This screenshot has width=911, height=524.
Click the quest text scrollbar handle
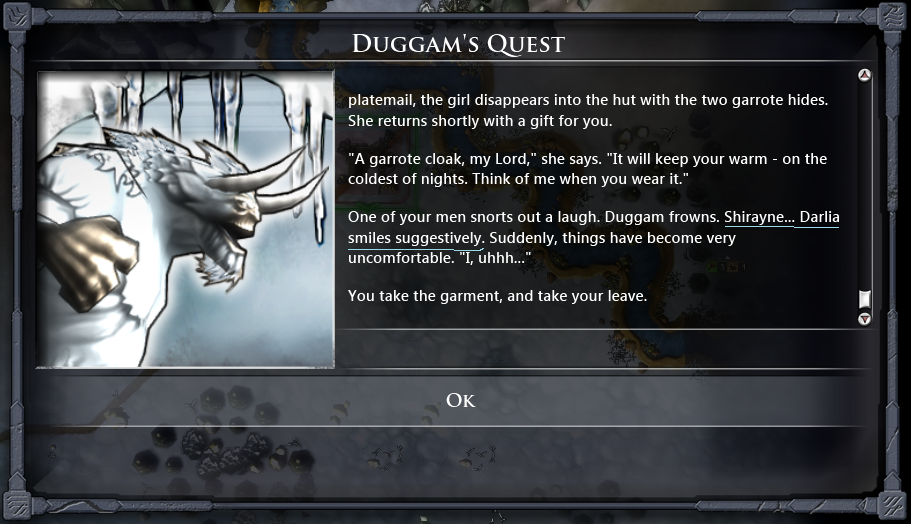(x=865, y=299)
